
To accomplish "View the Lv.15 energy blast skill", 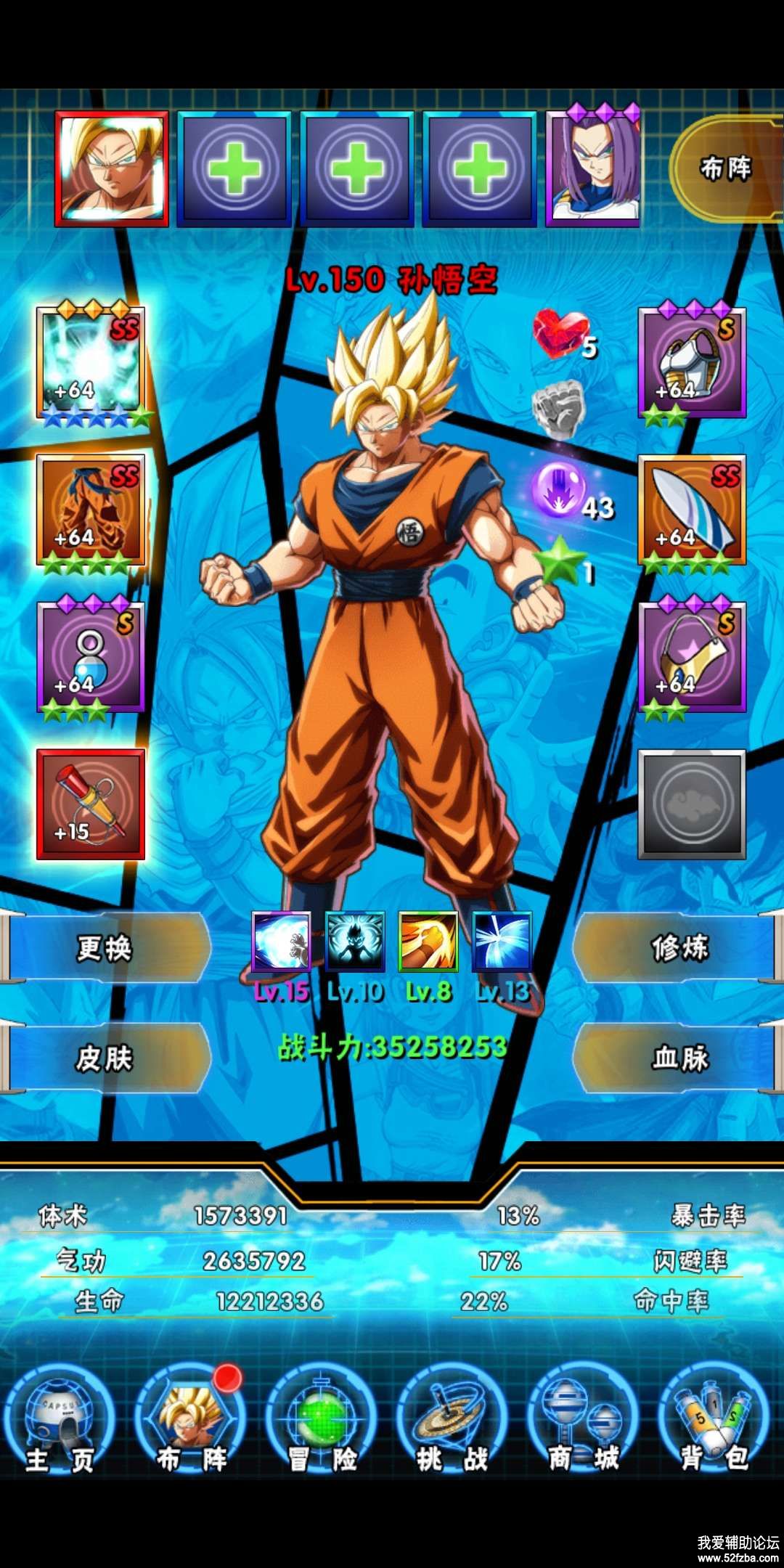I will [281, 942].
